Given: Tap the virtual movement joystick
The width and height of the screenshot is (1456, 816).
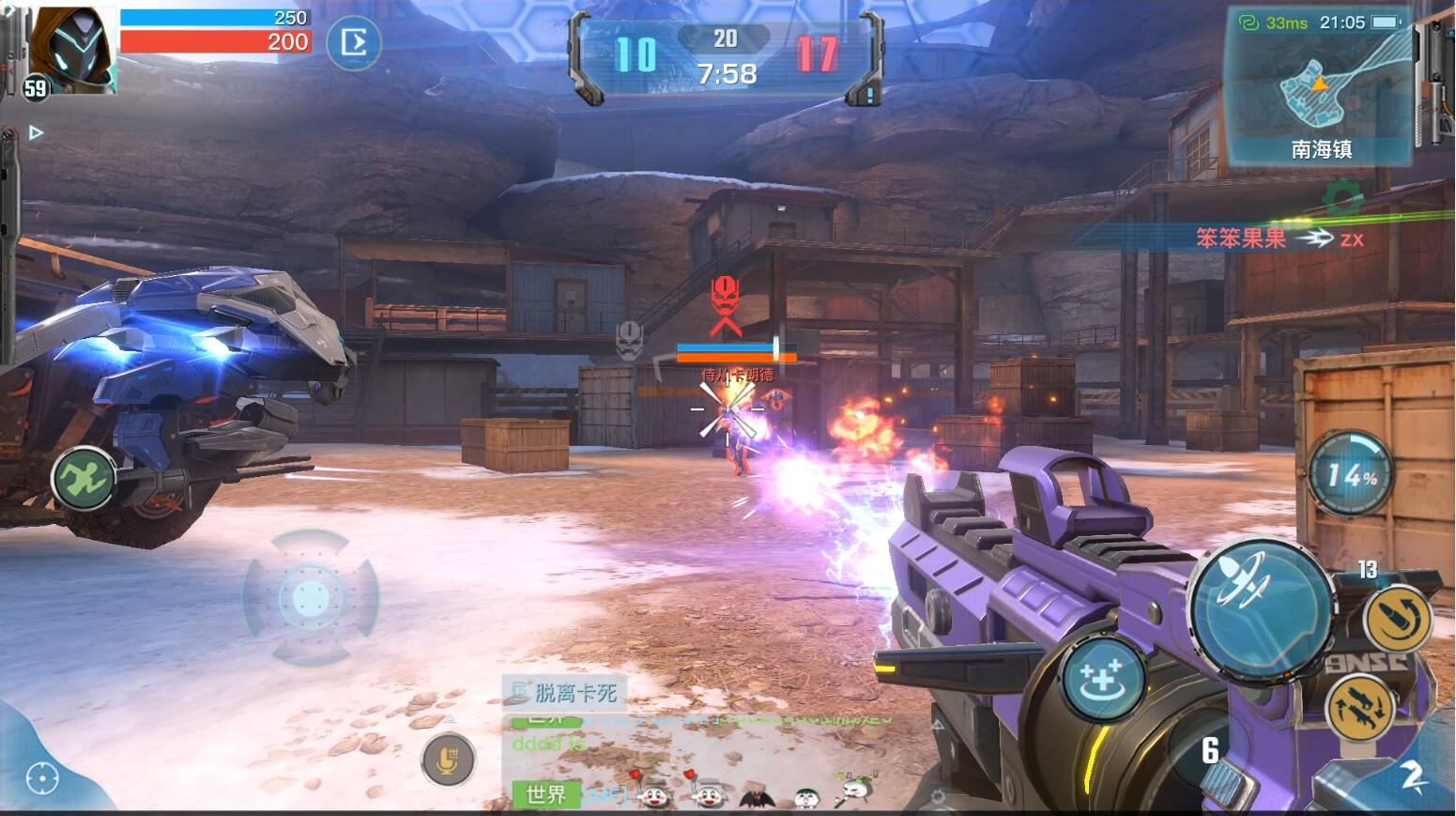Looking at the screenshot, I should [311, 597].
